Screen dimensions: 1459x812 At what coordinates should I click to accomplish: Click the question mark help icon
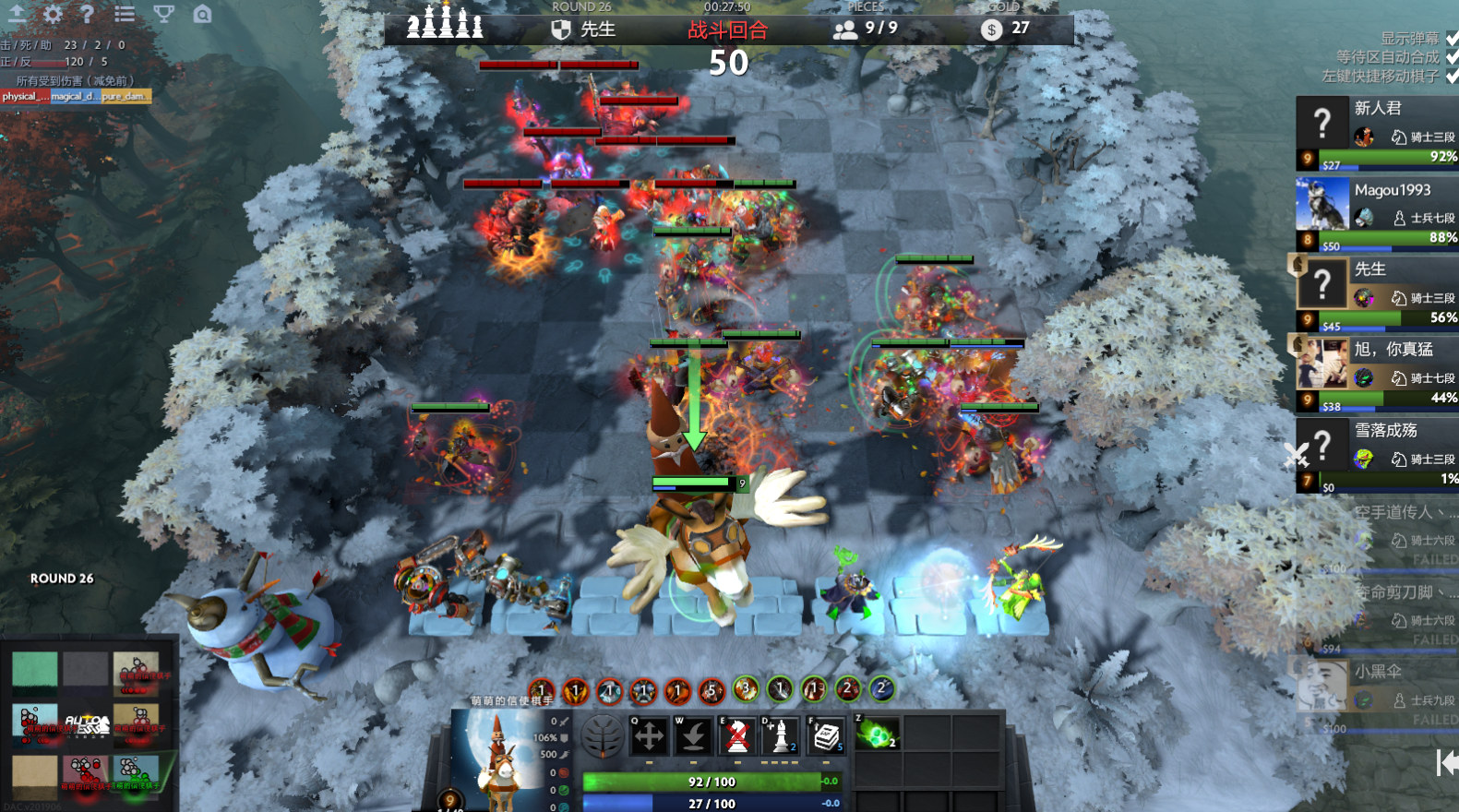pyautogui.click(x=87, y=14)
